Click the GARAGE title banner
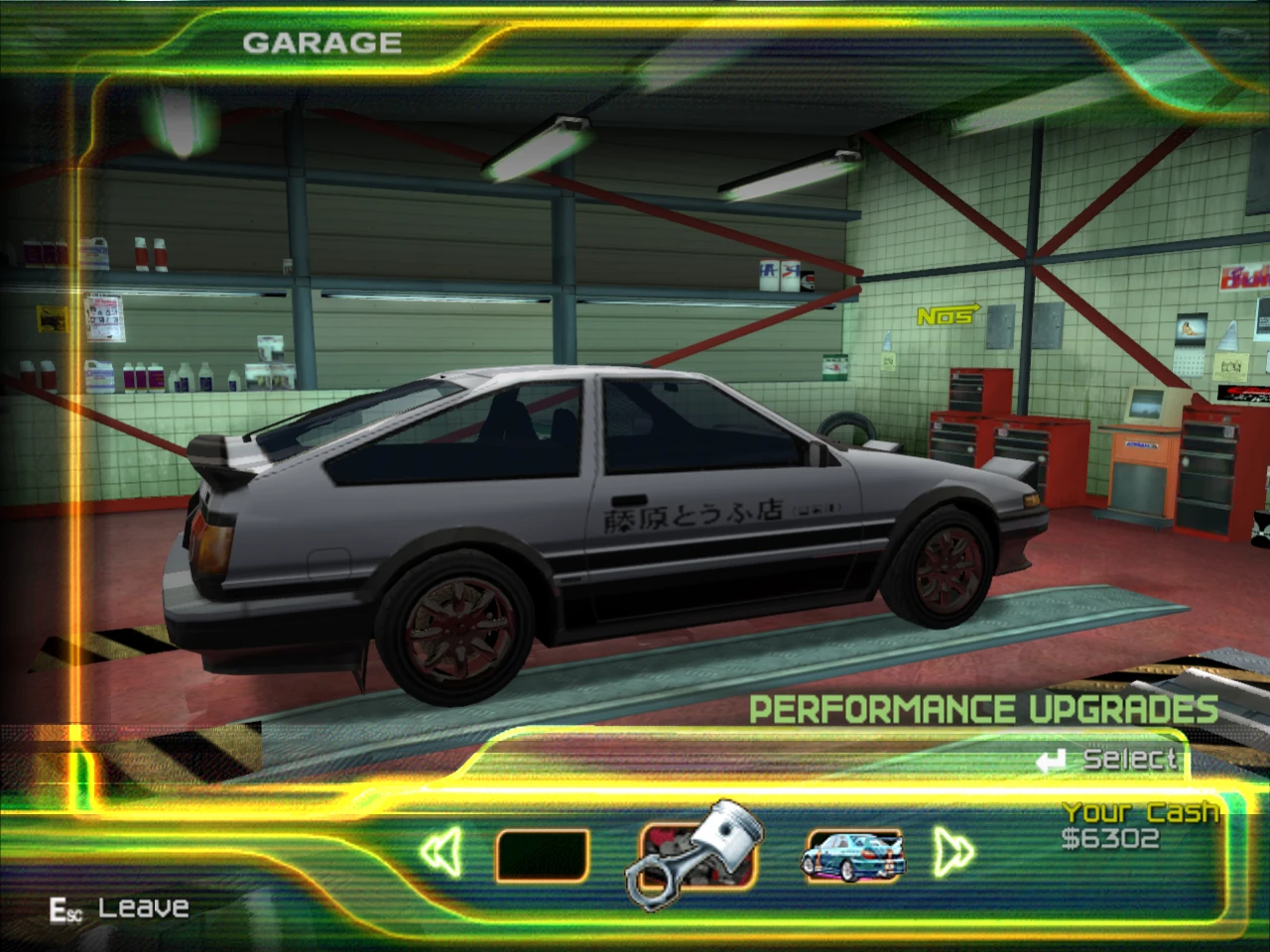The width and height of the screenshot is (1270, 952). point(322,42)
